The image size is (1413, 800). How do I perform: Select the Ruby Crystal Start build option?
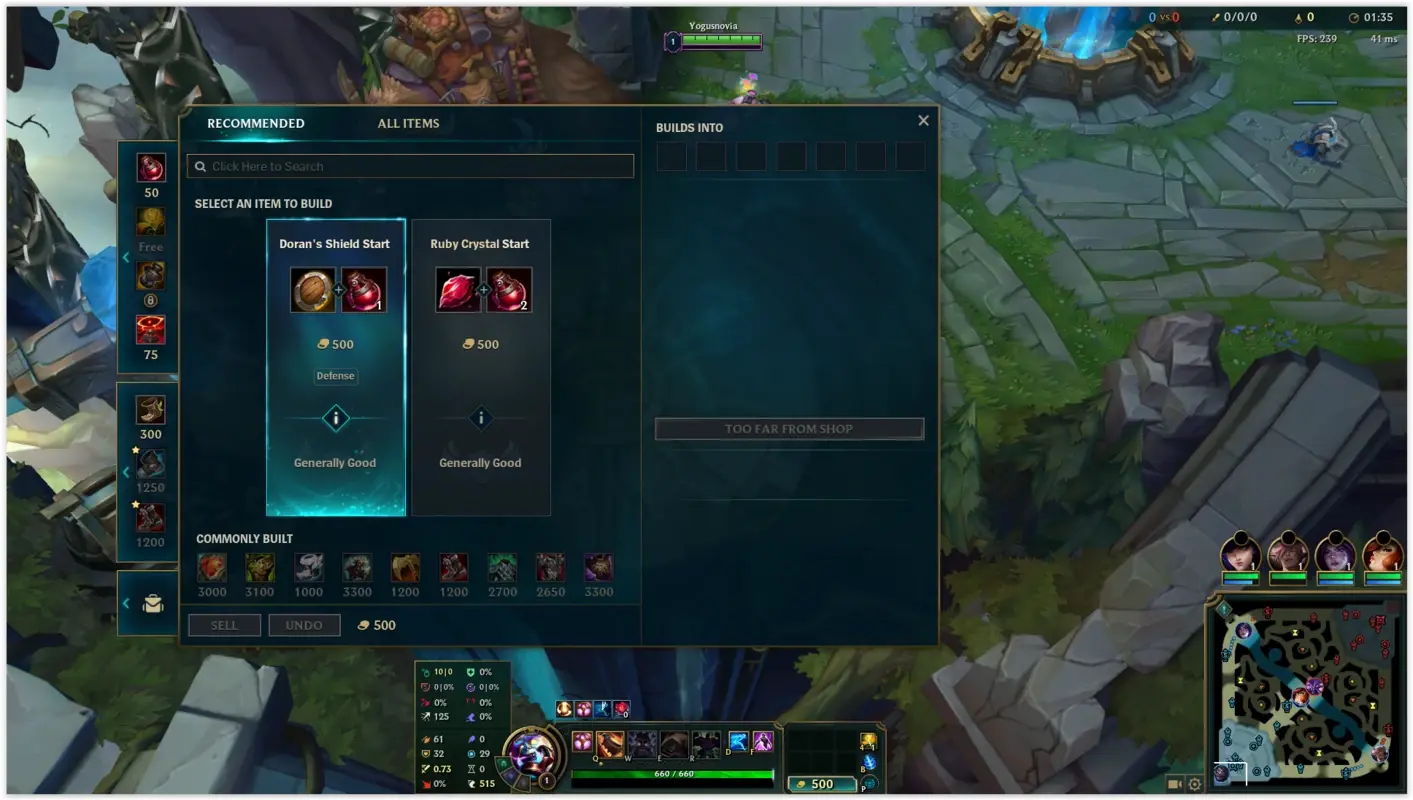click(481, 370)
